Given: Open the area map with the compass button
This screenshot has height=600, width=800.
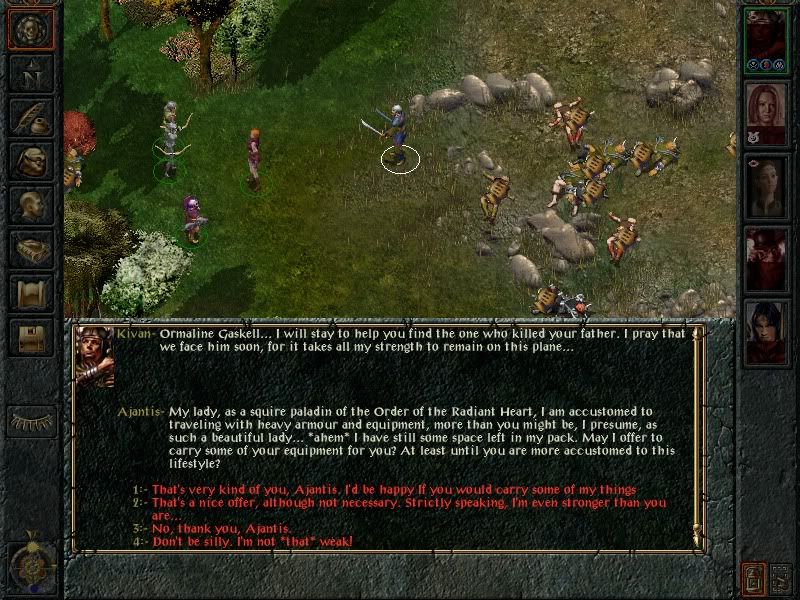Looking at the screenshot, I should click(31, 75).
